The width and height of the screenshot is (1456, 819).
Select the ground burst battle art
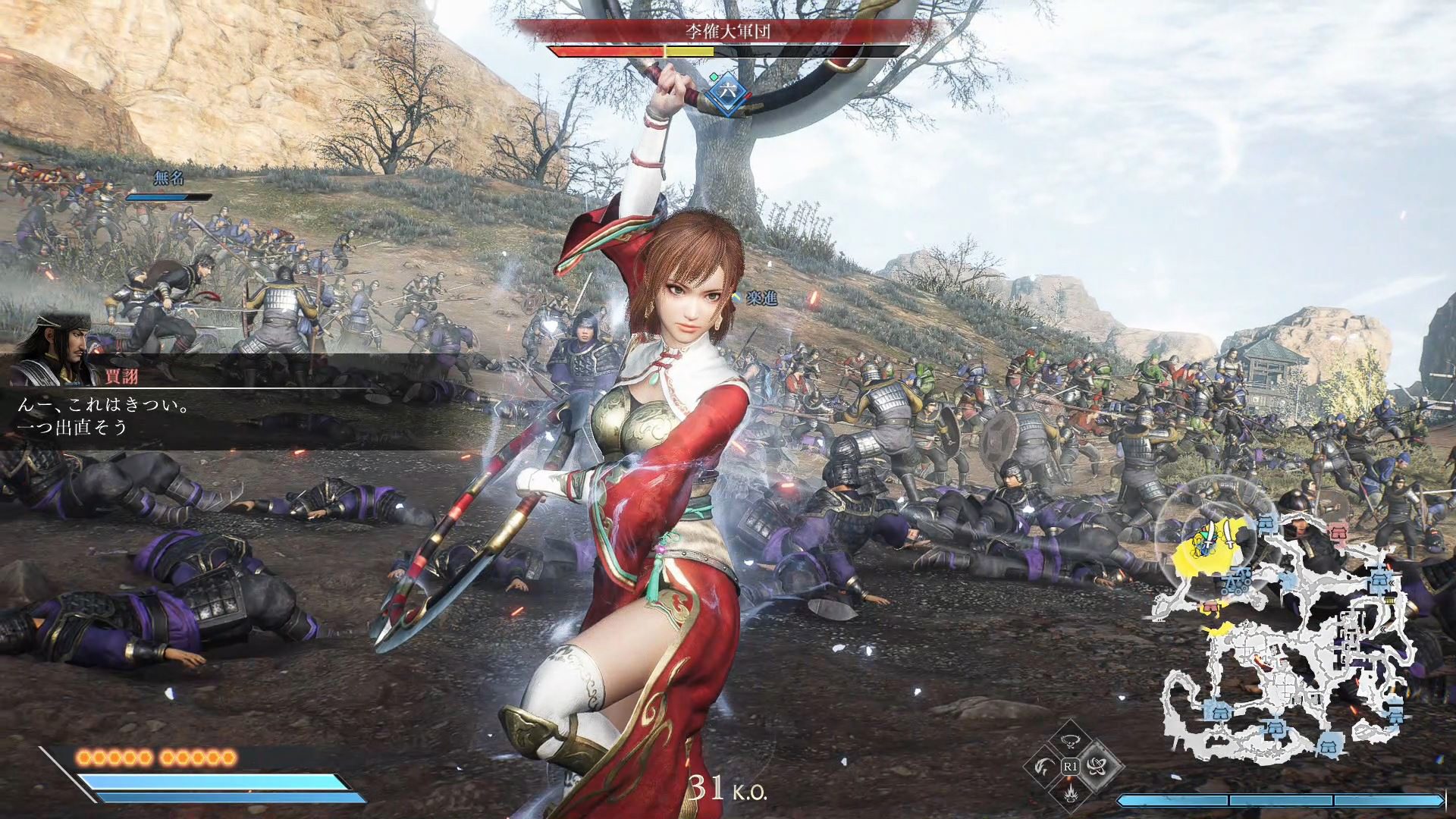pyautogui.click(x=1070, y=792)
